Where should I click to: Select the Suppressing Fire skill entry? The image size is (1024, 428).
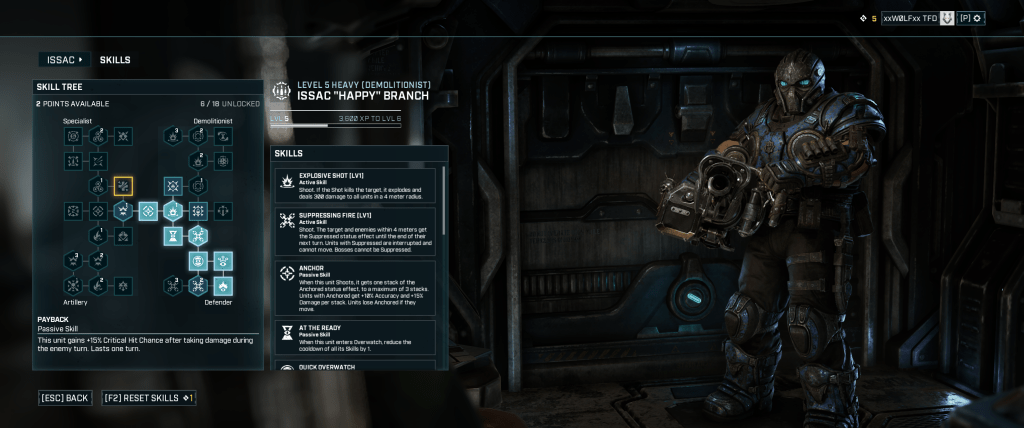(x=356, y=231)
